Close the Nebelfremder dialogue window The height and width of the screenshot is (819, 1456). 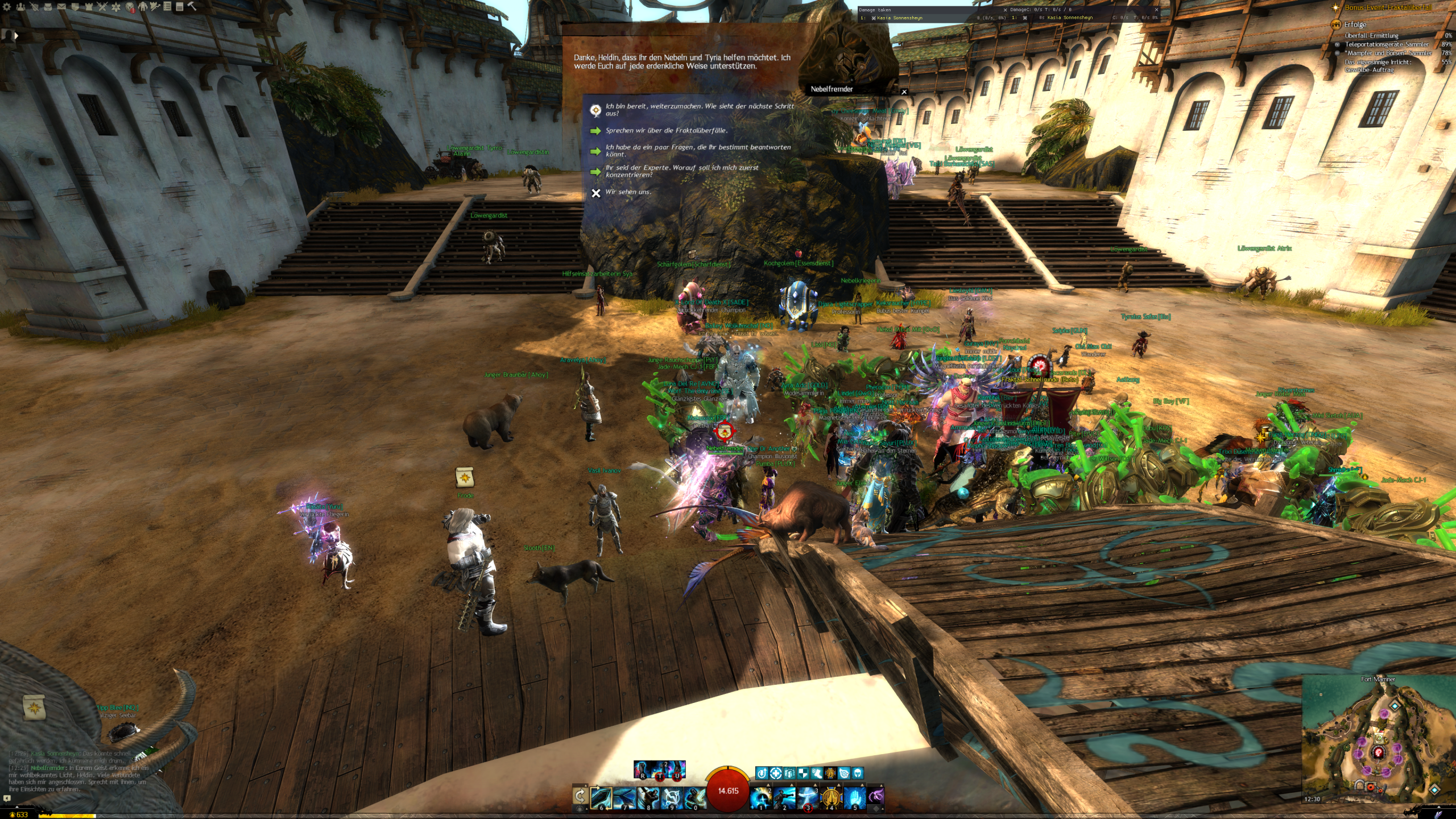coord(904,92)
